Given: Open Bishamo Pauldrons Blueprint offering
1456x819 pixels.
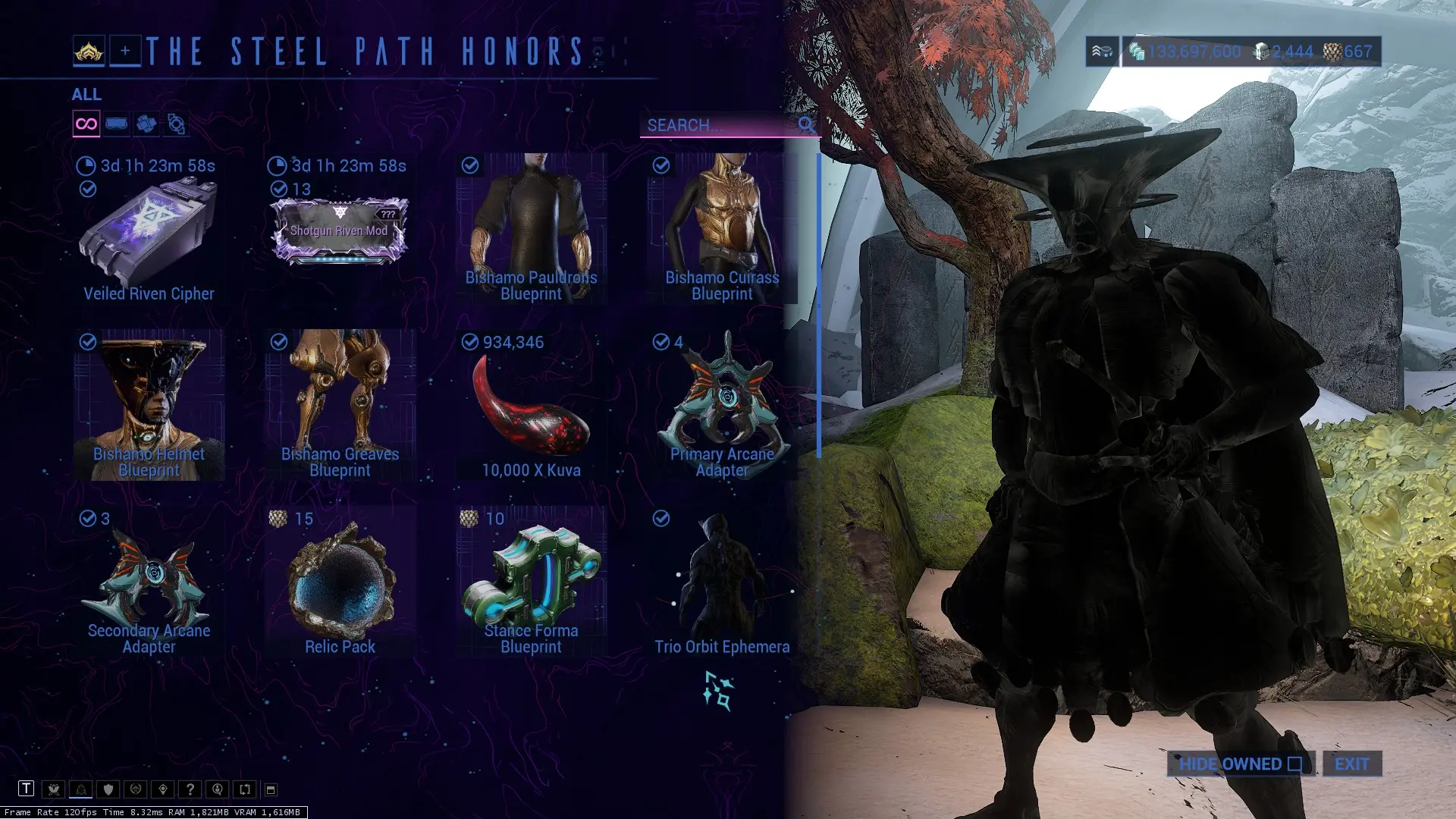Looking at the screenshot, I should coord(531,229).
